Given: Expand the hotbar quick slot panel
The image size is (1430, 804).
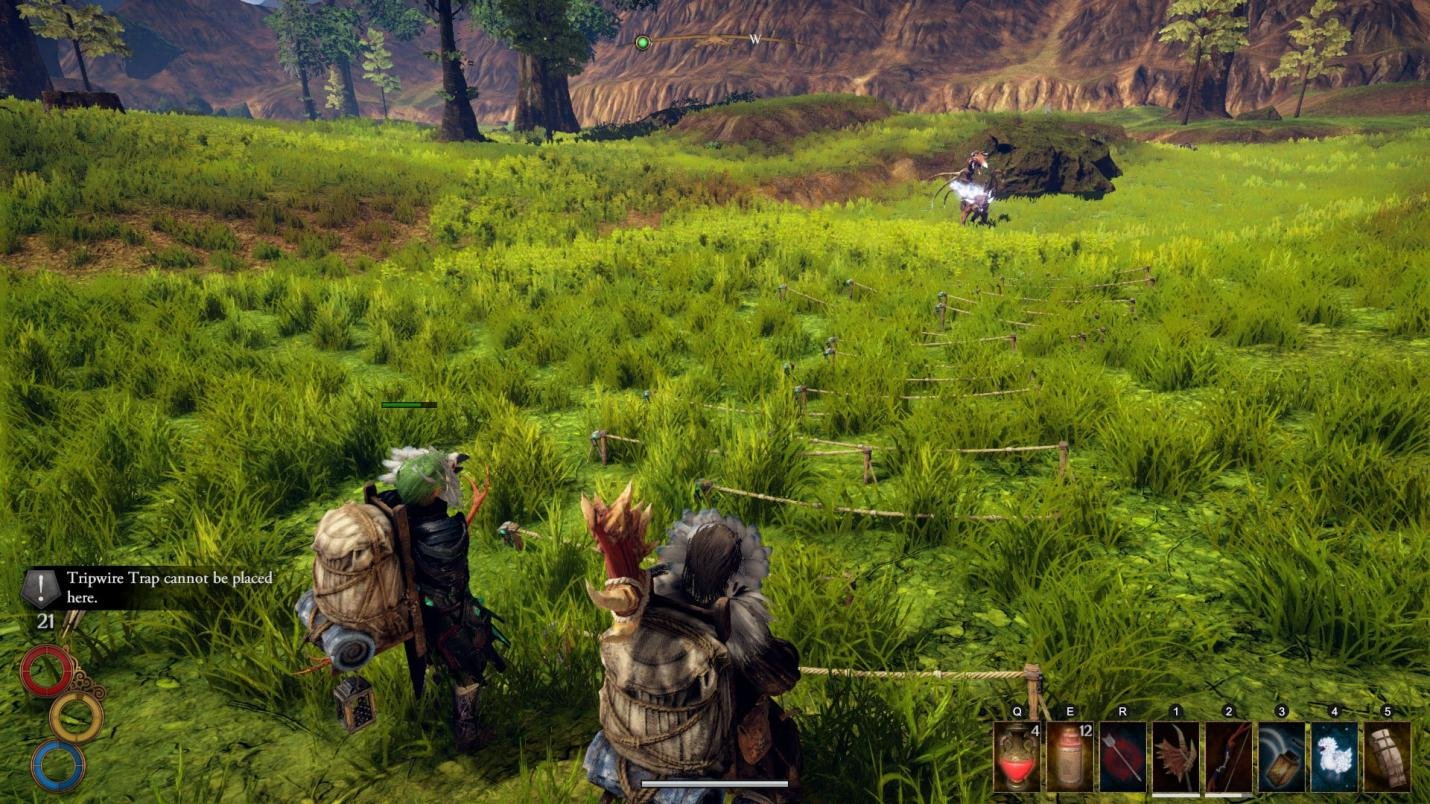Looking at the screenshot, I should point(1200,756).
